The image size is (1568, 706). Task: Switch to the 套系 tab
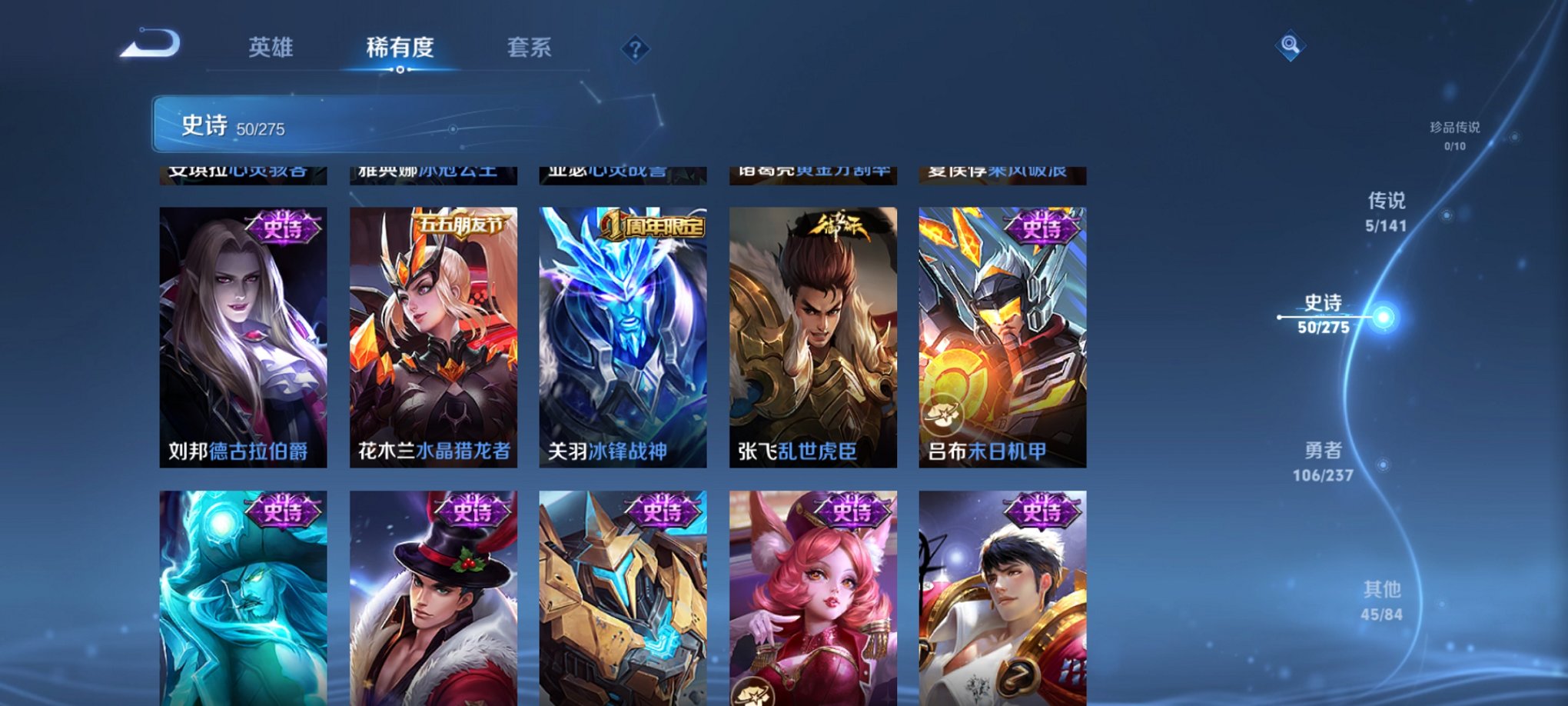click(532, 48)
